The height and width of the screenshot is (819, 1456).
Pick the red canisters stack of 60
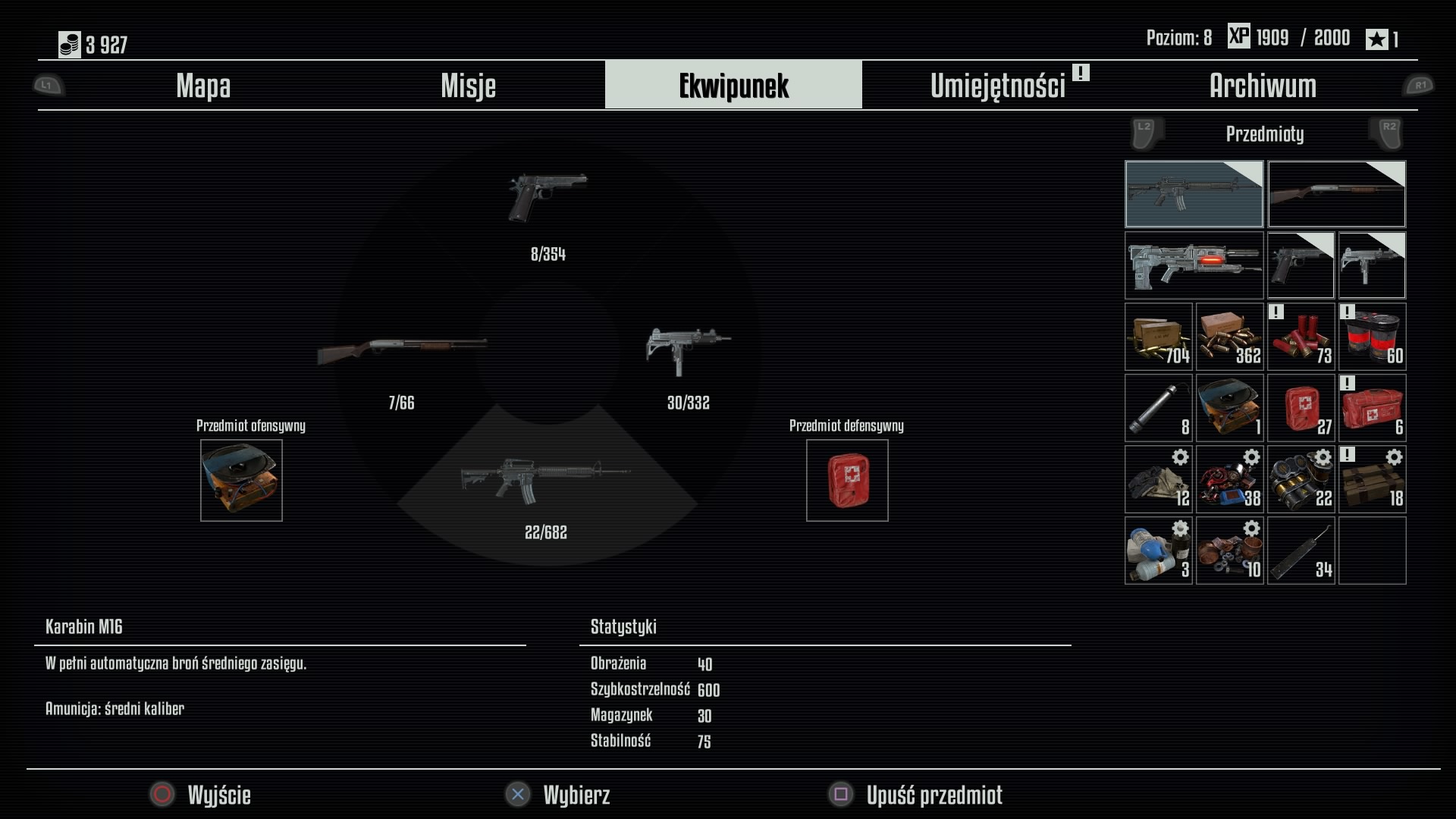[1372, 337]
